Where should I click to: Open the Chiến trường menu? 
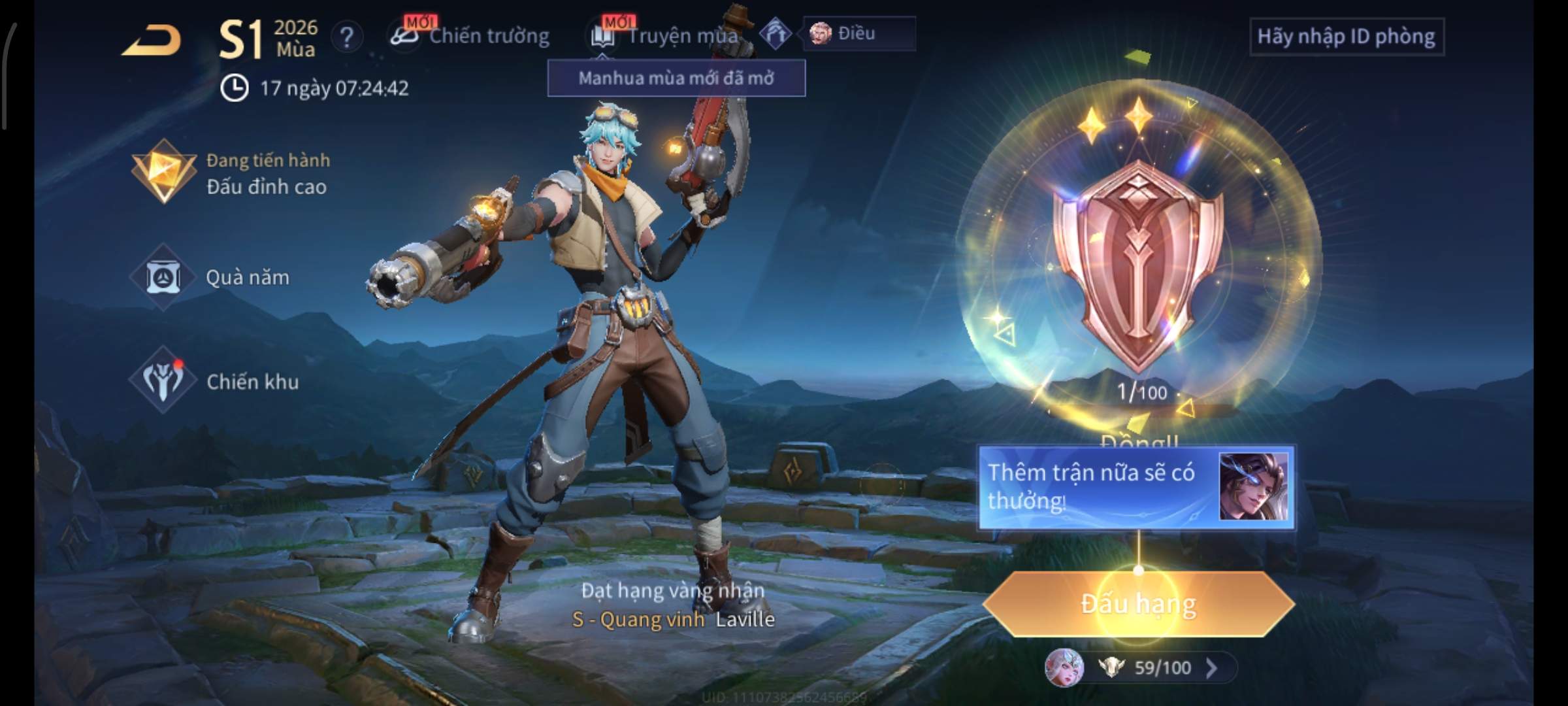click(x=472, y=36)
